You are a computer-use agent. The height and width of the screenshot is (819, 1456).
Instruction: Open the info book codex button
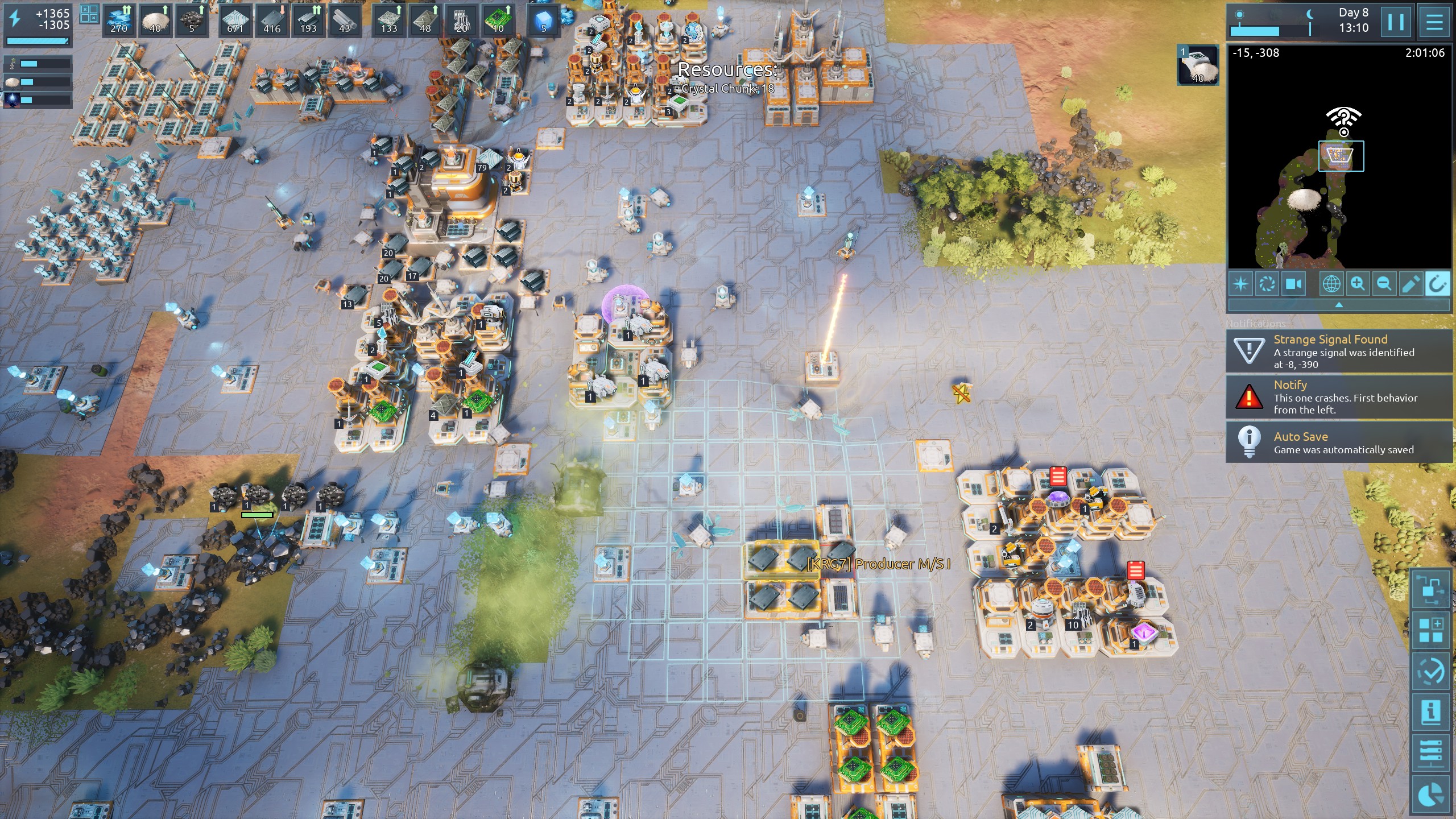click(x=1430, y=712)
